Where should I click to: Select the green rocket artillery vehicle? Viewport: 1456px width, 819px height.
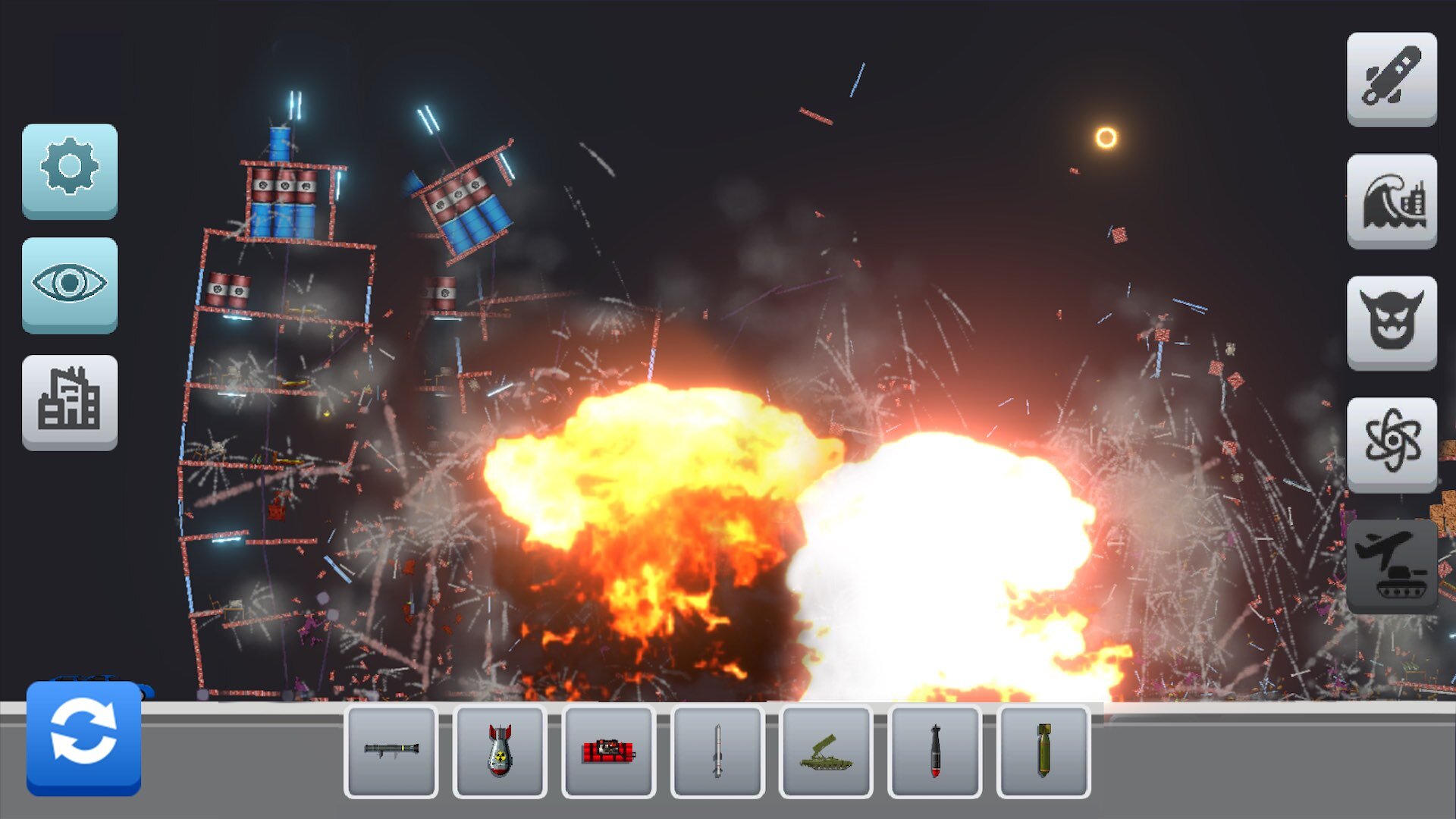(826, 752)
